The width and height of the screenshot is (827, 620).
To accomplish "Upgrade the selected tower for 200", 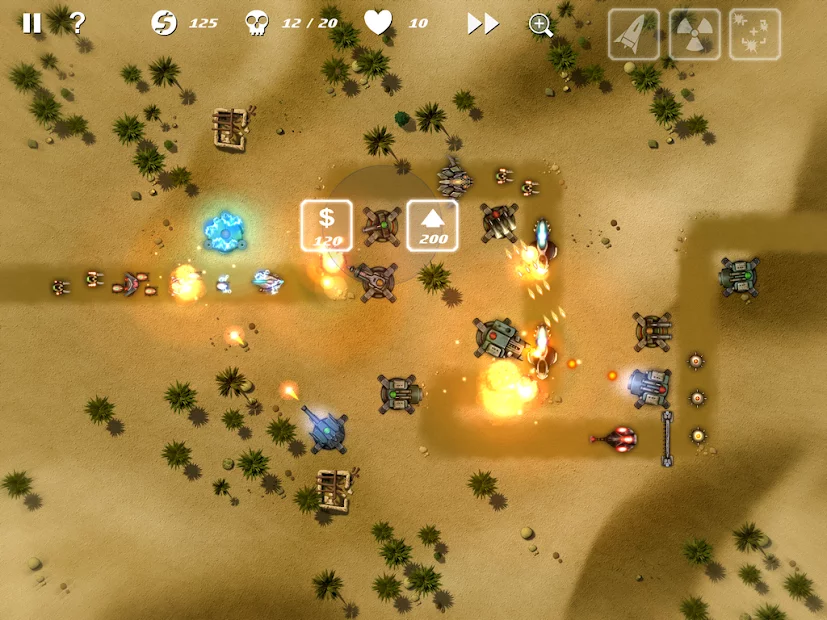I will tap(432, 225).
